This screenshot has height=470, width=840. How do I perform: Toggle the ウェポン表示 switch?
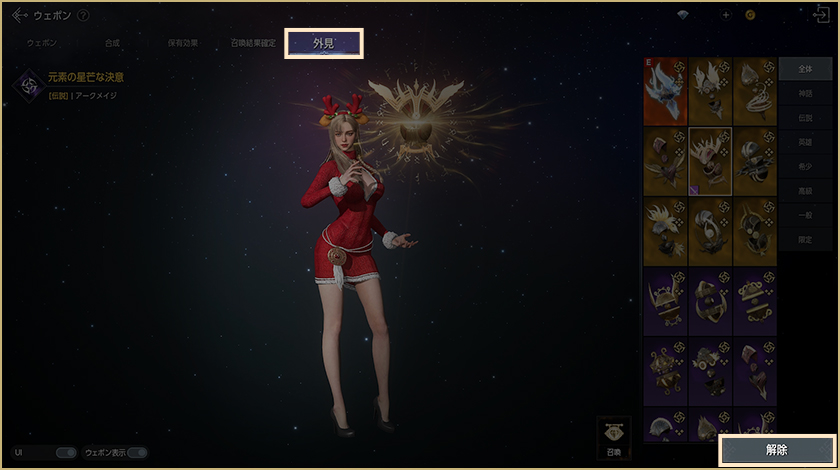(x=137, y=453)
